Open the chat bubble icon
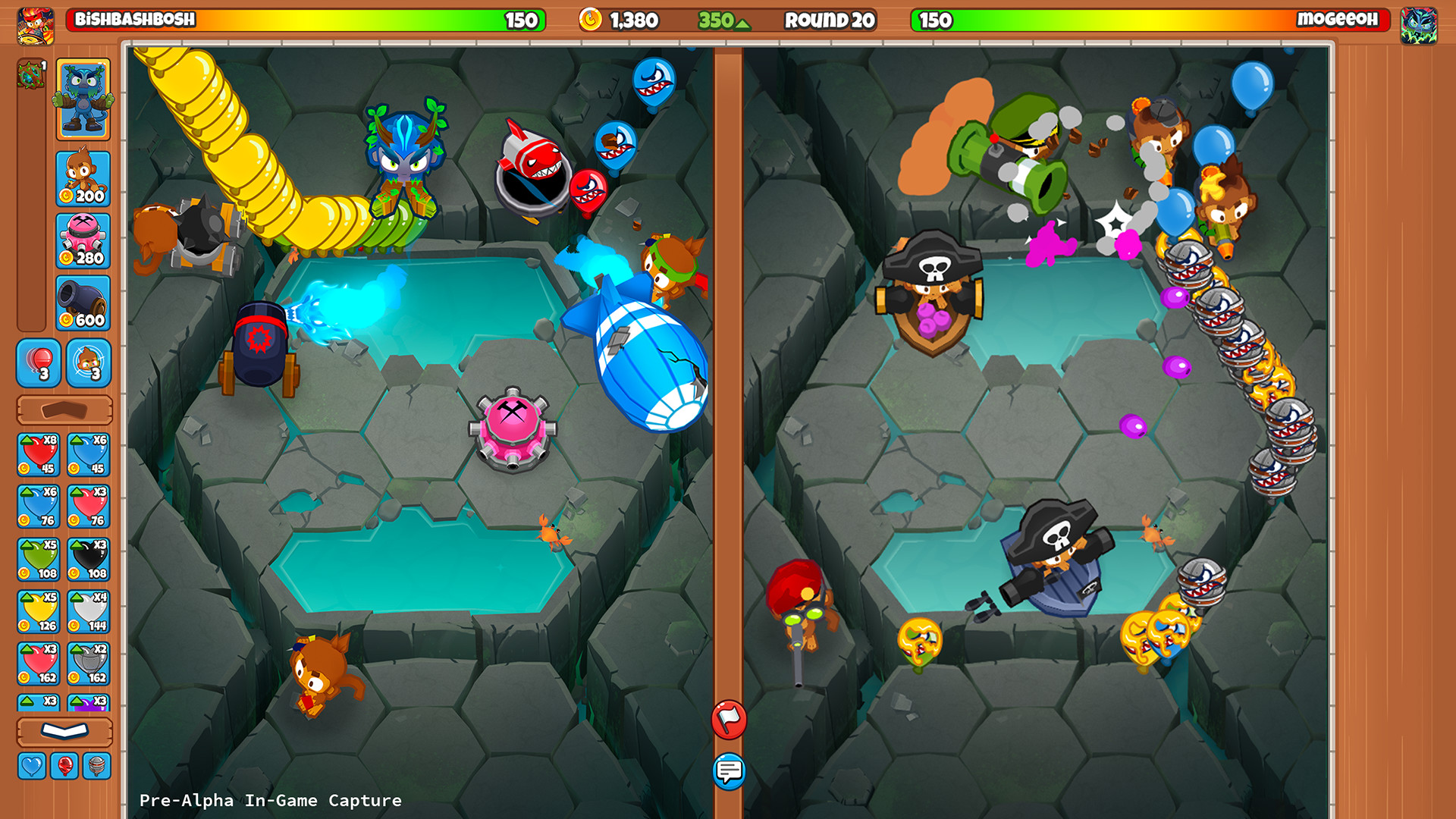The height and width of the screenshot is (819, 1456). [x=729, y=773]
